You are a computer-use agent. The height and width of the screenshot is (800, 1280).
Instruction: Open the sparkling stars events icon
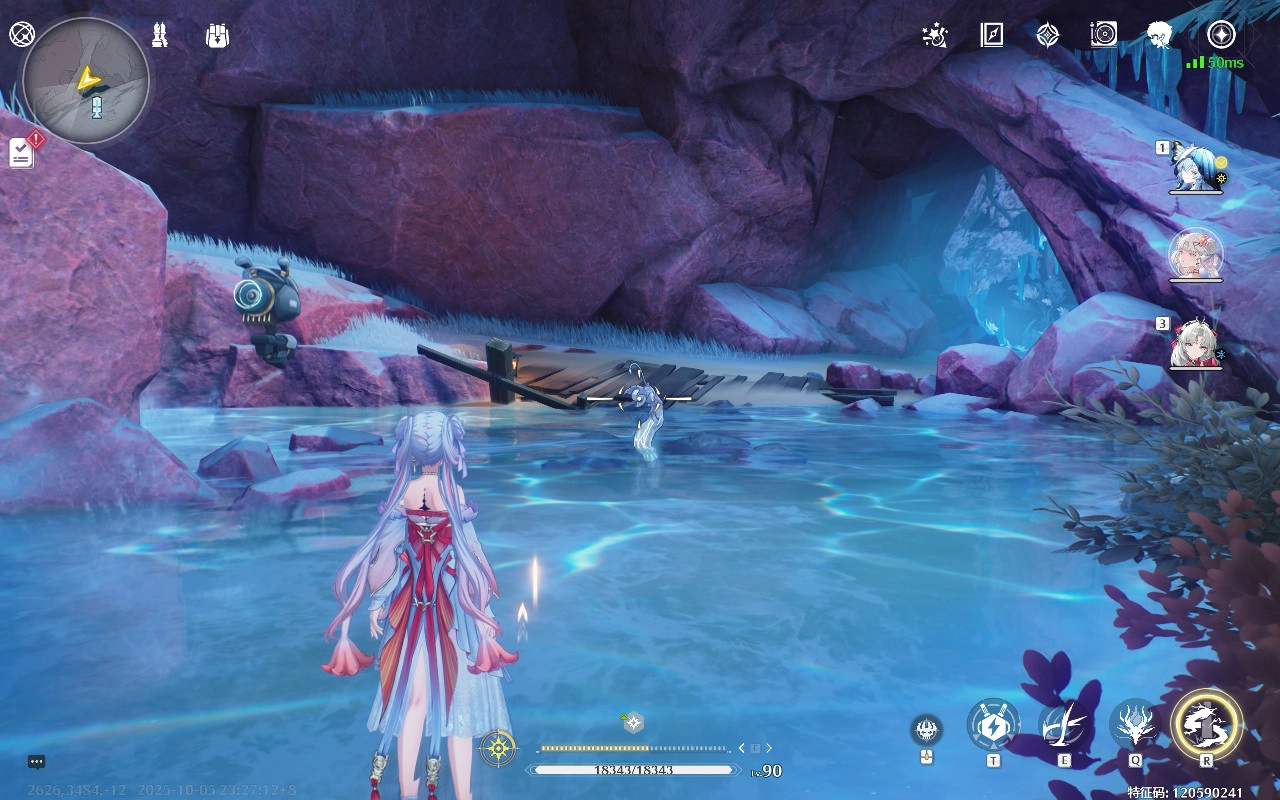pyautogui.click(x=935, y=36)
